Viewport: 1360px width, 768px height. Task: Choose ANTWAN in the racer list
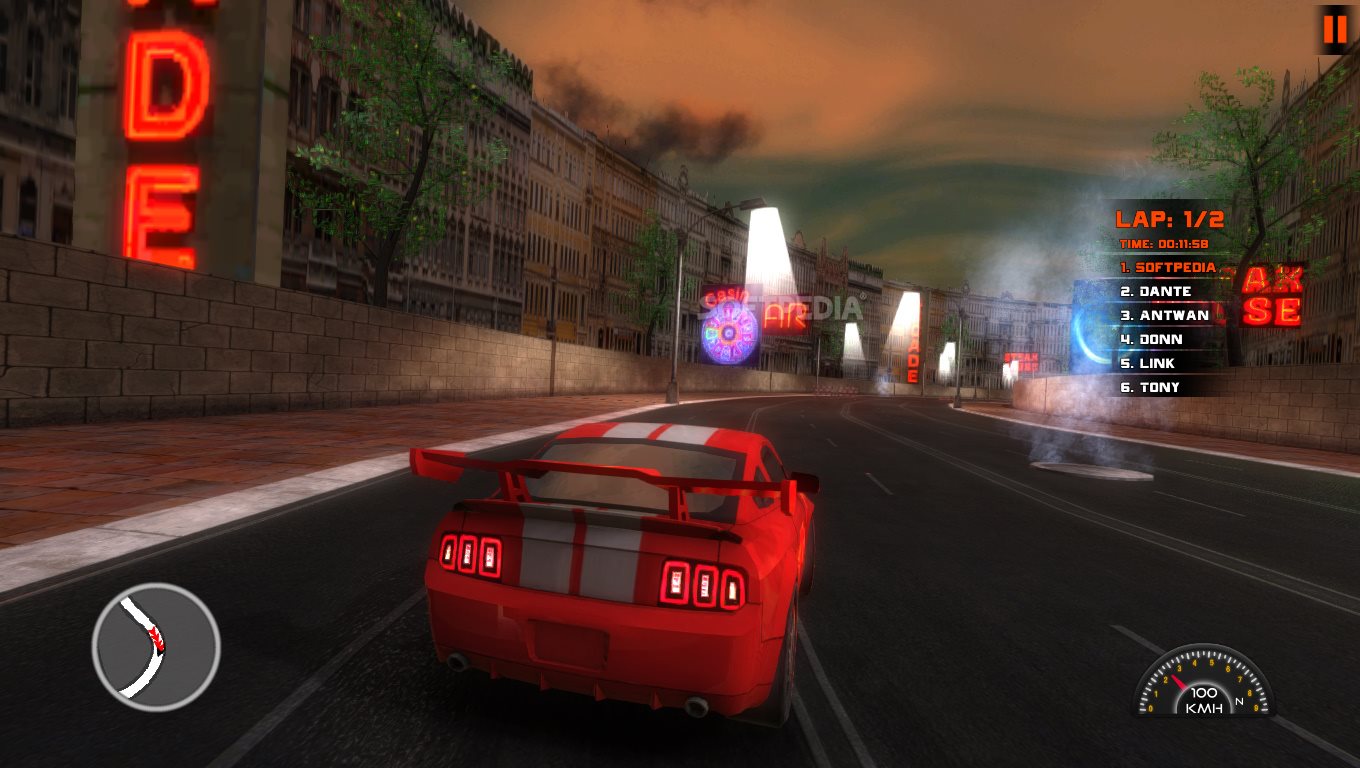(1164, 316)
